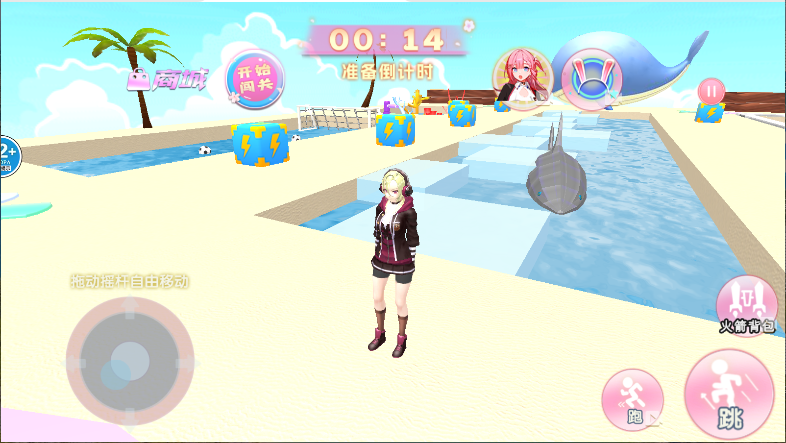The width and height of the screenshot is (786, 443).
Task: Select the pink-haired character avatar
Action: (521, 78)
